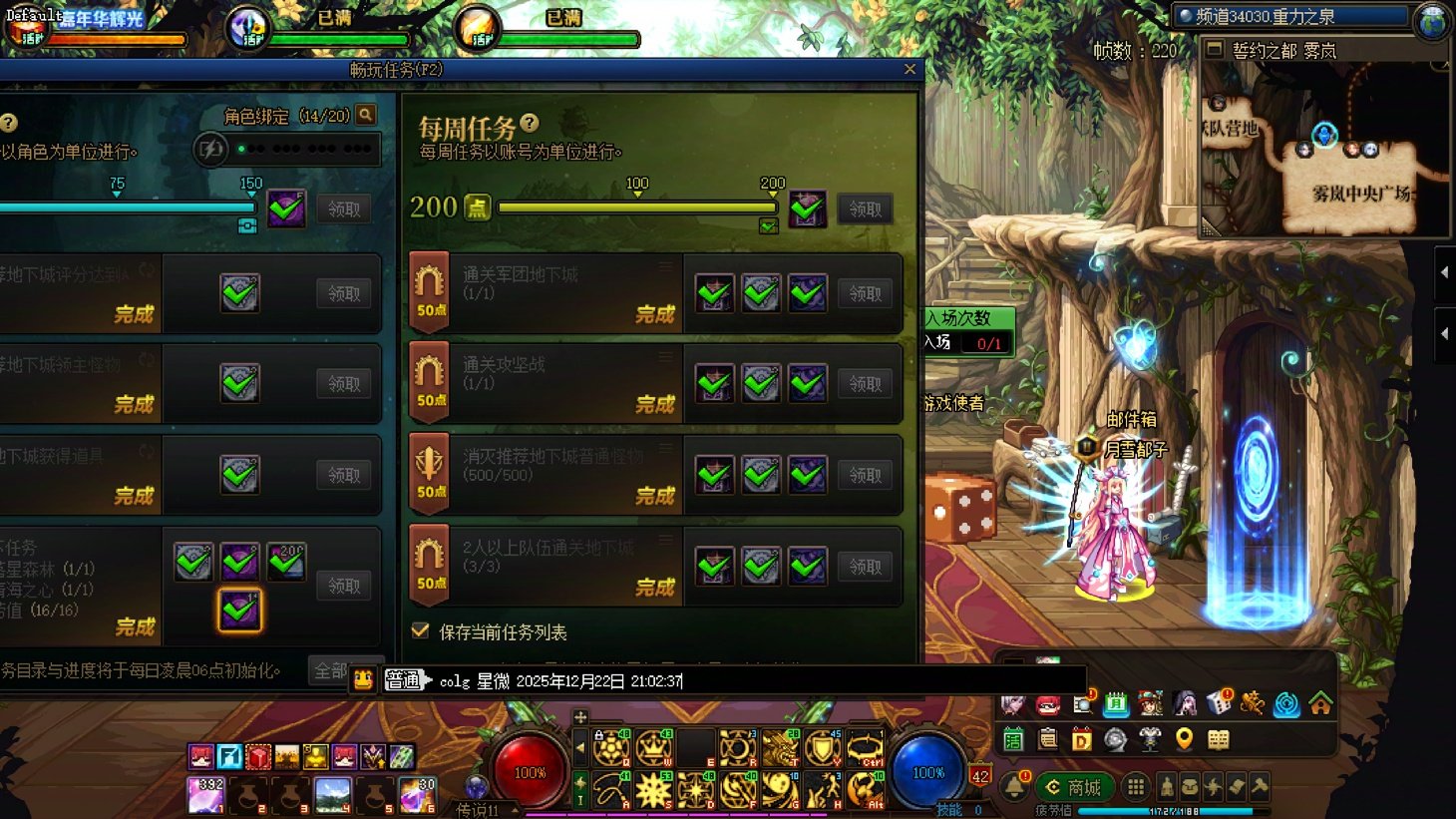Open the 角色绑定 search magnifier
Screen dimensions: 1456x819
(366, 116)
